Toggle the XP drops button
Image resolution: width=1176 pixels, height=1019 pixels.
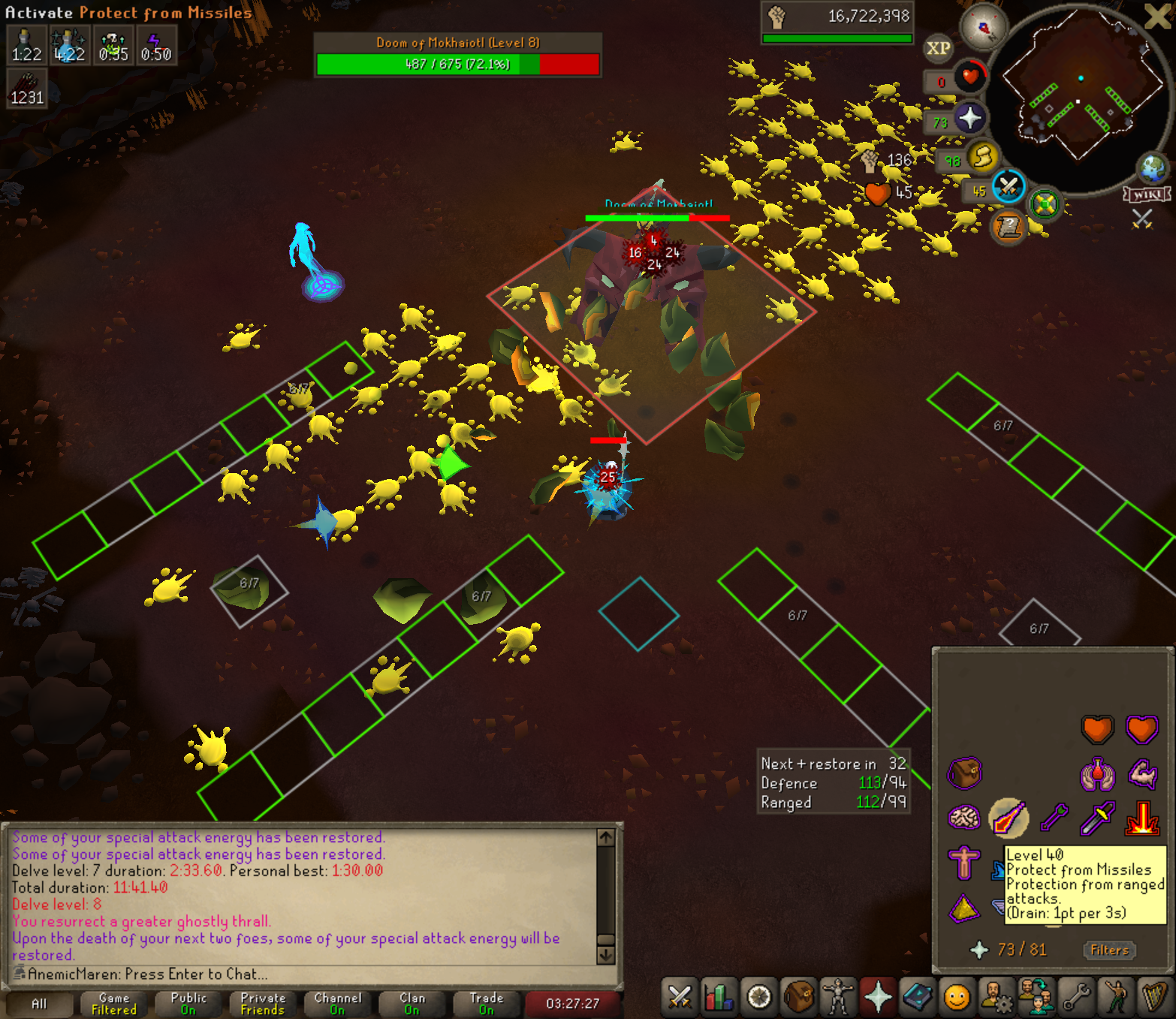coord(938,49)
